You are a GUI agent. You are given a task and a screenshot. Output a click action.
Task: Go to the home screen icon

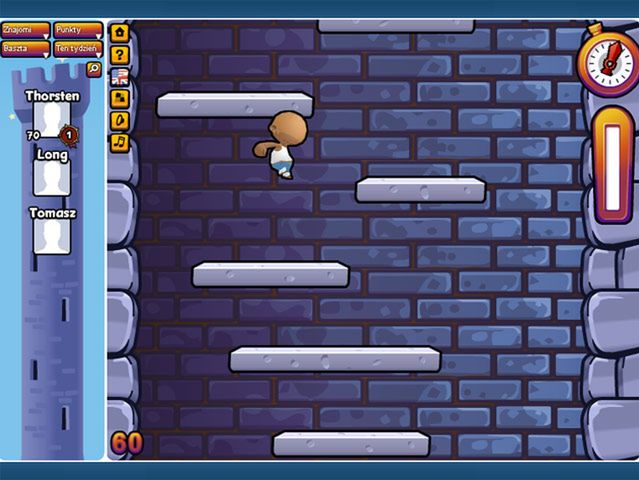[120, 32]
